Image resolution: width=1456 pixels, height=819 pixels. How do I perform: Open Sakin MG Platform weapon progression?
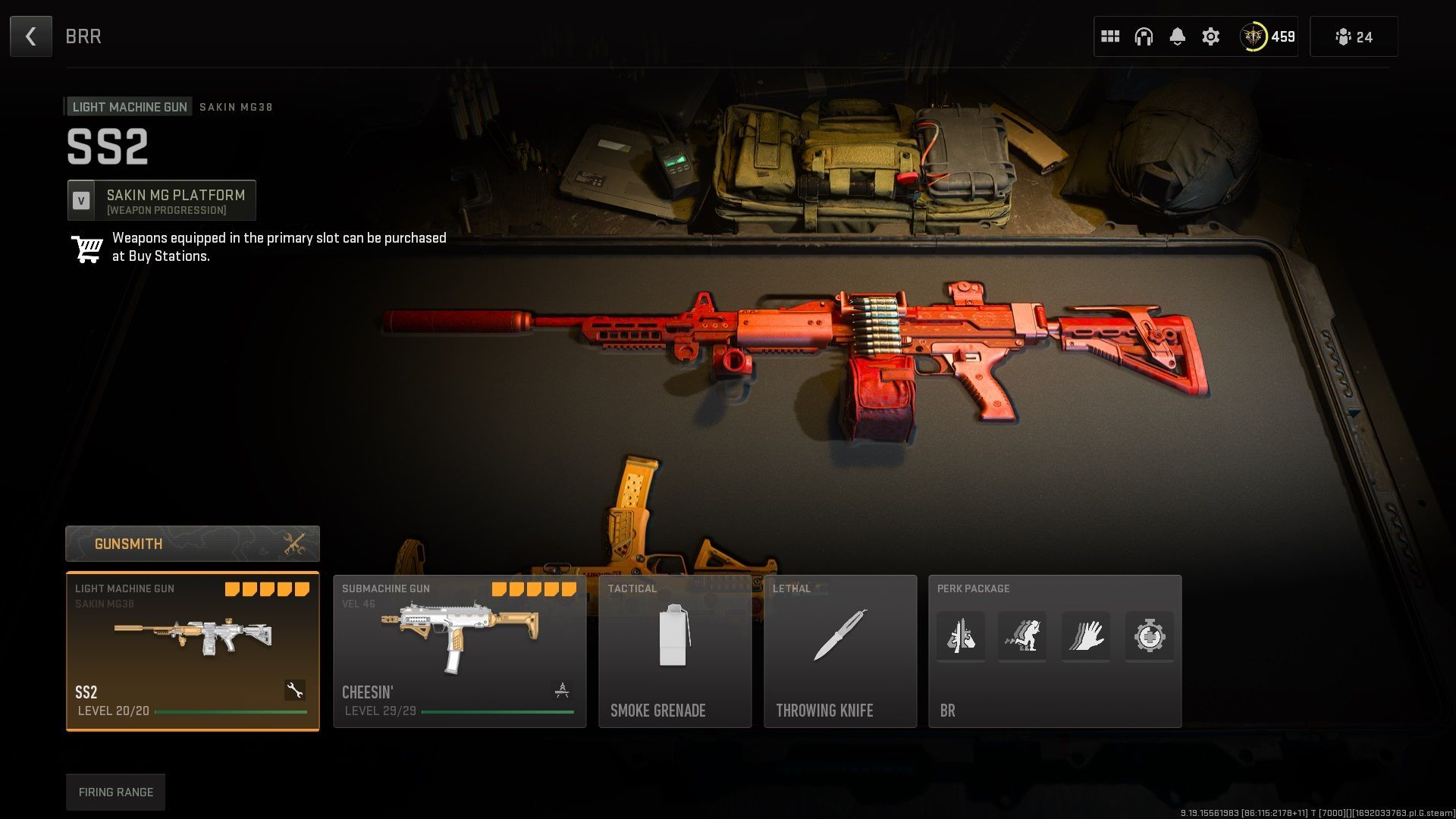(162, 201)
